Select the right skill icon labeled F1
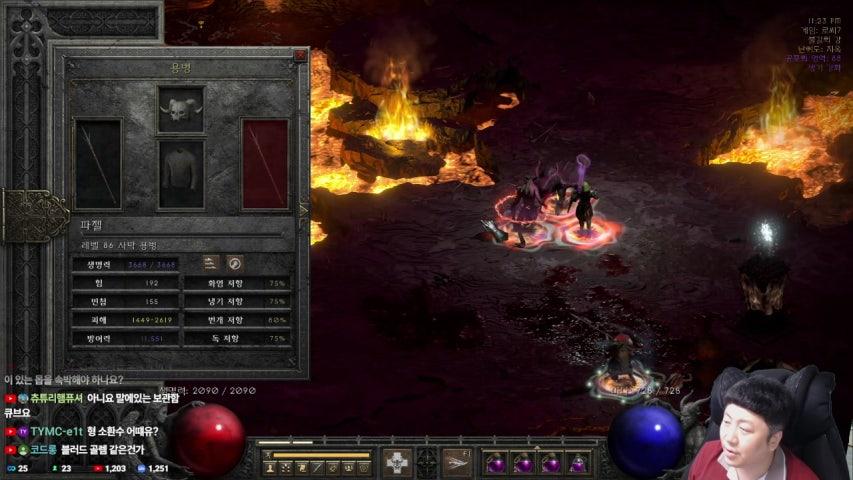 [x=456, y=462]
